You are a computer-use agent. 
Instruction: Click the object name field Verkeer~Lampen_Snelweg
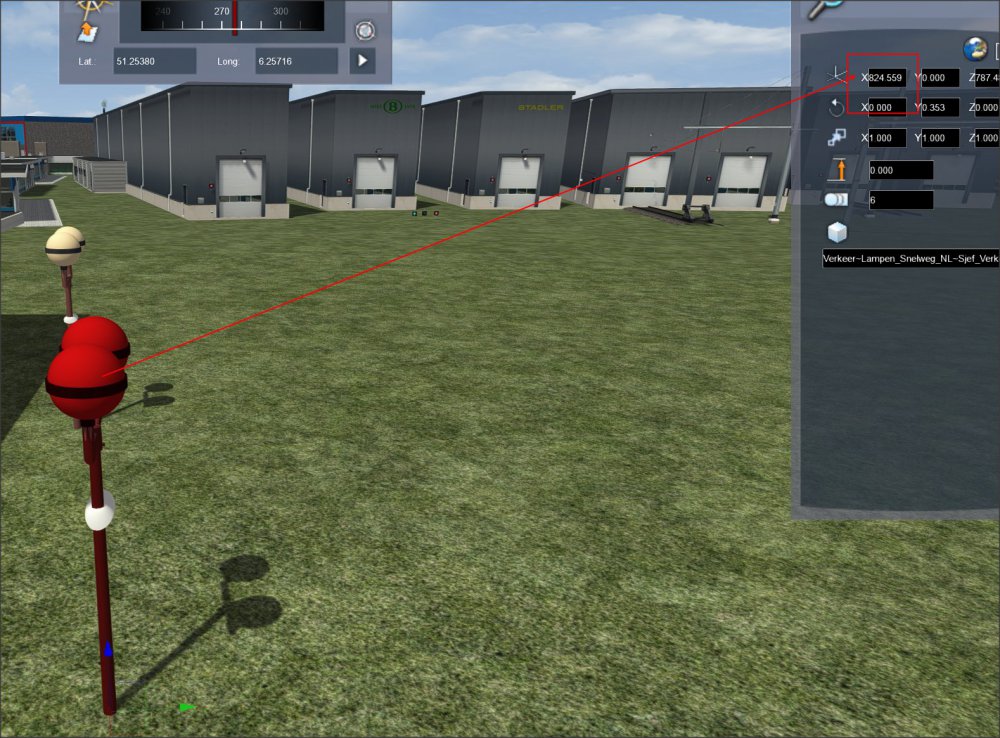(910, 258)
